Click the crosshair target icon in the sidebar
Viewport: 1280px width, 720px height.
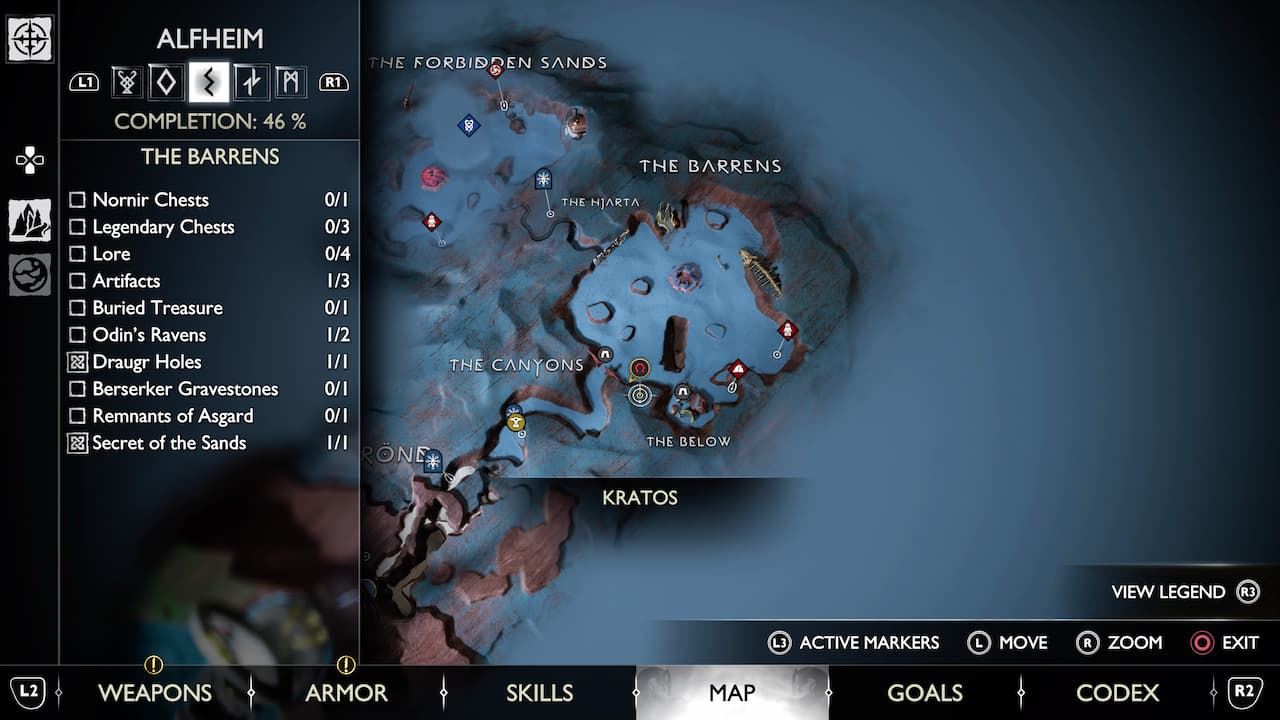click(x=30, y=39)
